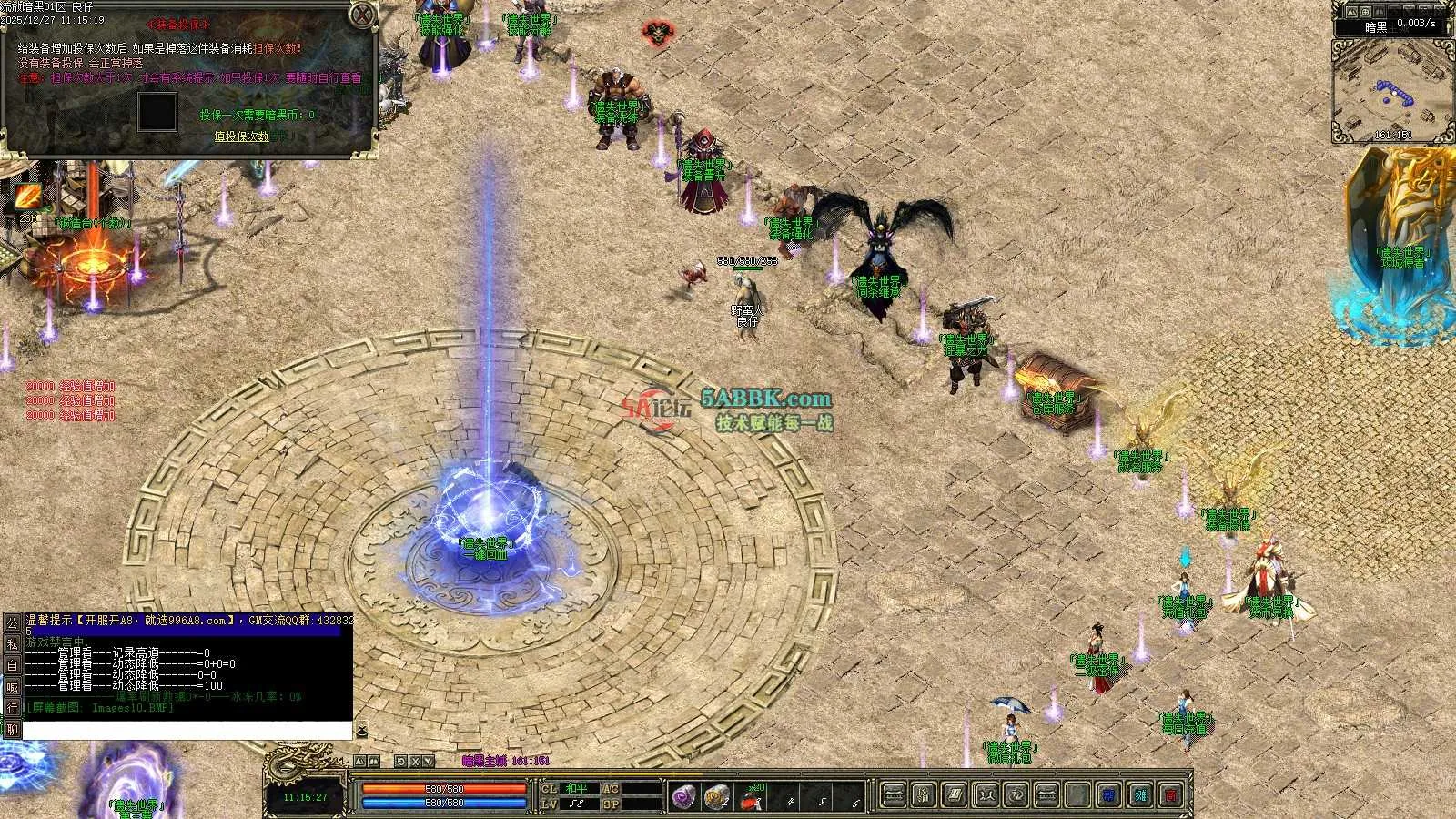Viewport: 1456px width, 819px height.
Task: Open the blue 帮 help button
Action: click(x=1108, y=795)
